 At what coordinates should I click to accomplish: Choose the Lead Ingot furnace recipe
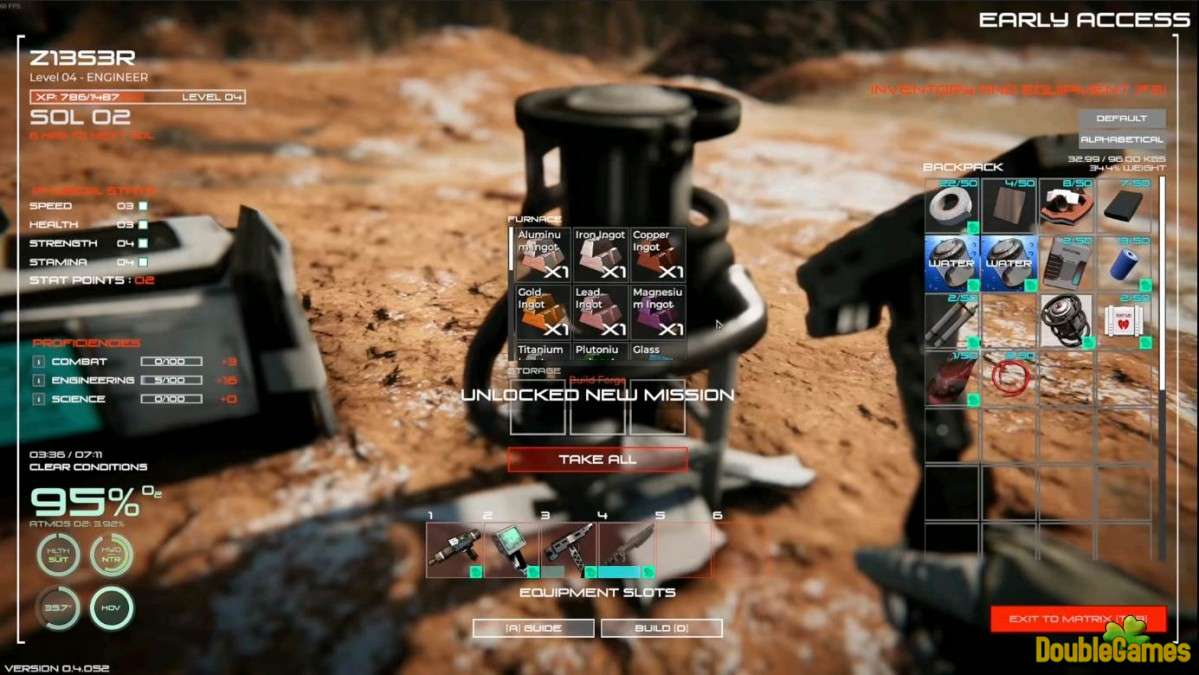click(x=600, y=312)
